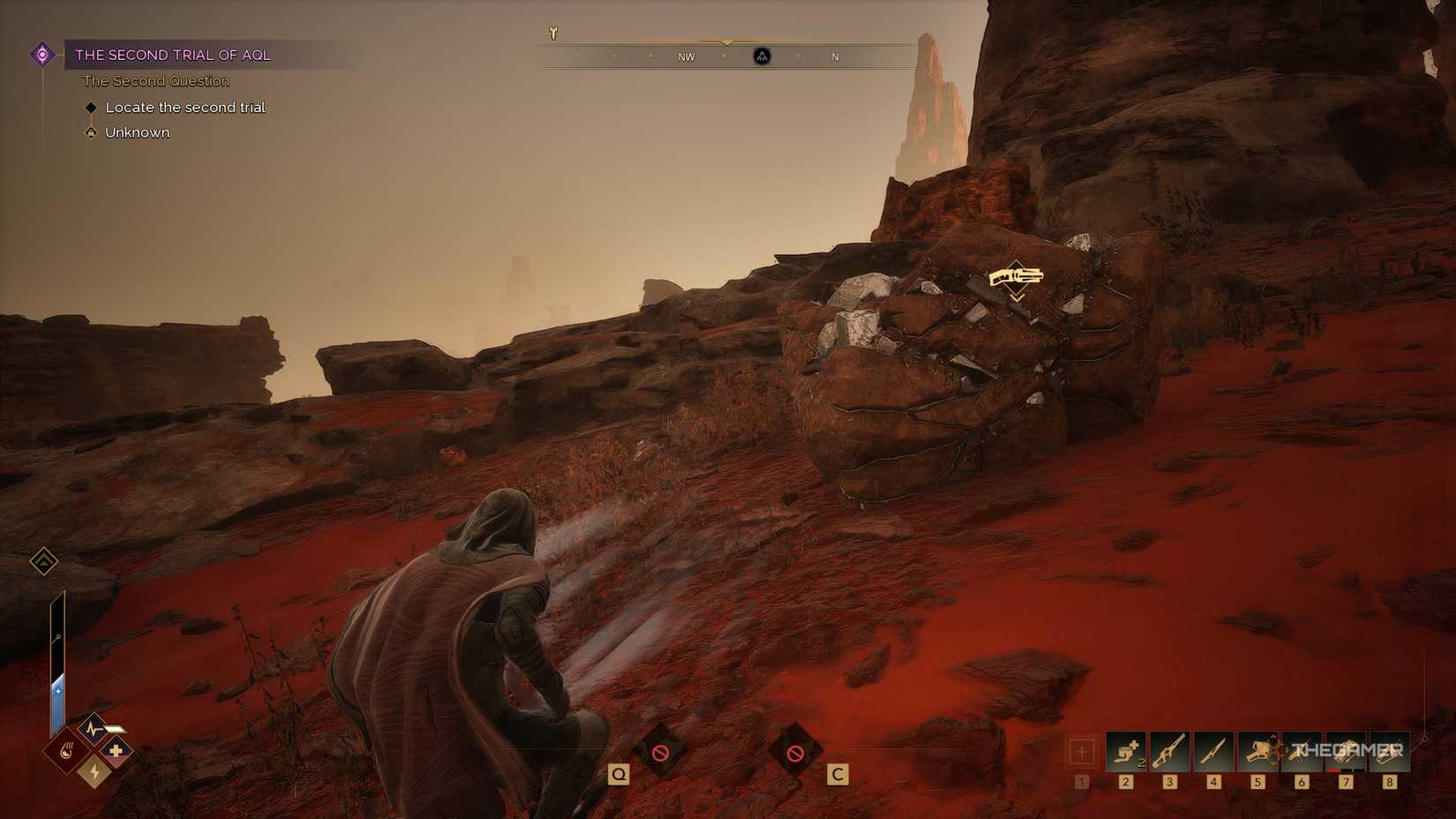Screen dimensions: 1456x819
Task: Expand the chevron marker above the water bar
Action: (x=43, y=561)
